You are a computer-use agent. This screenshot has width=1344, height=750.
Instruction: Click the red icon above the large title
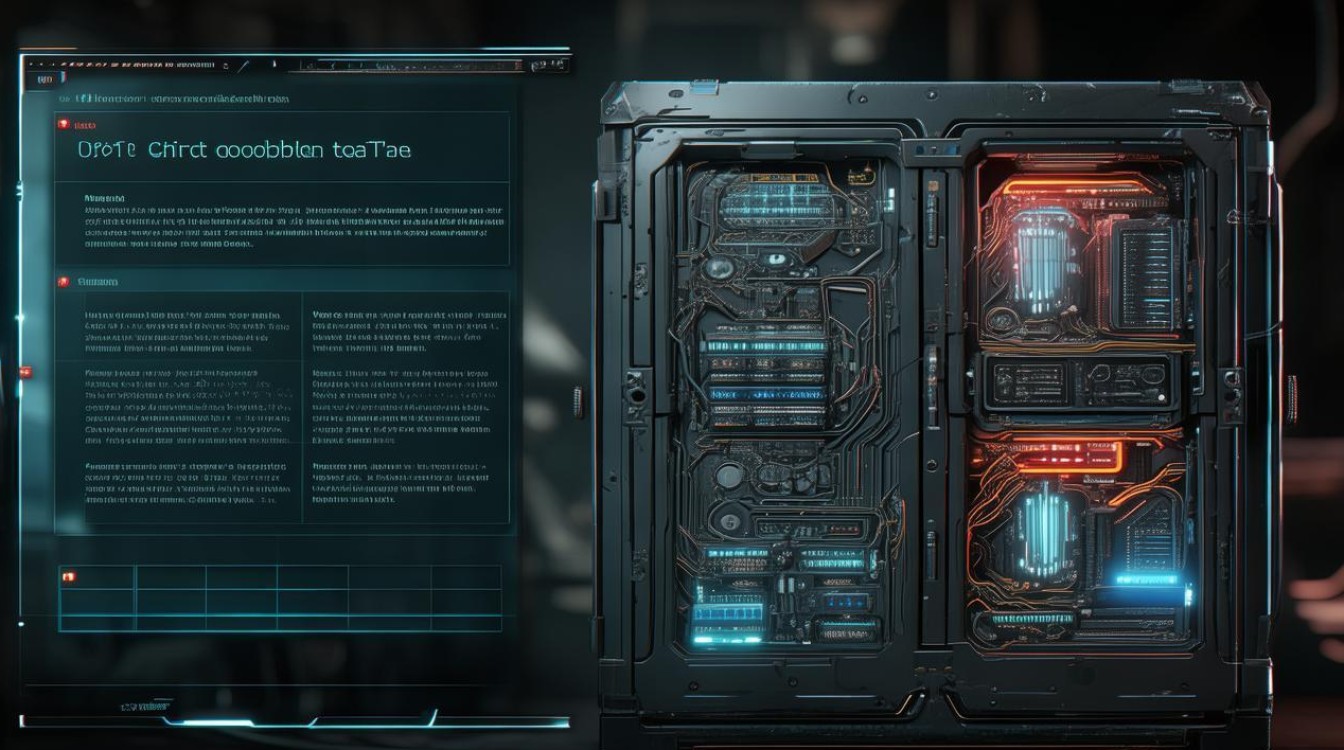pos(64,125)
